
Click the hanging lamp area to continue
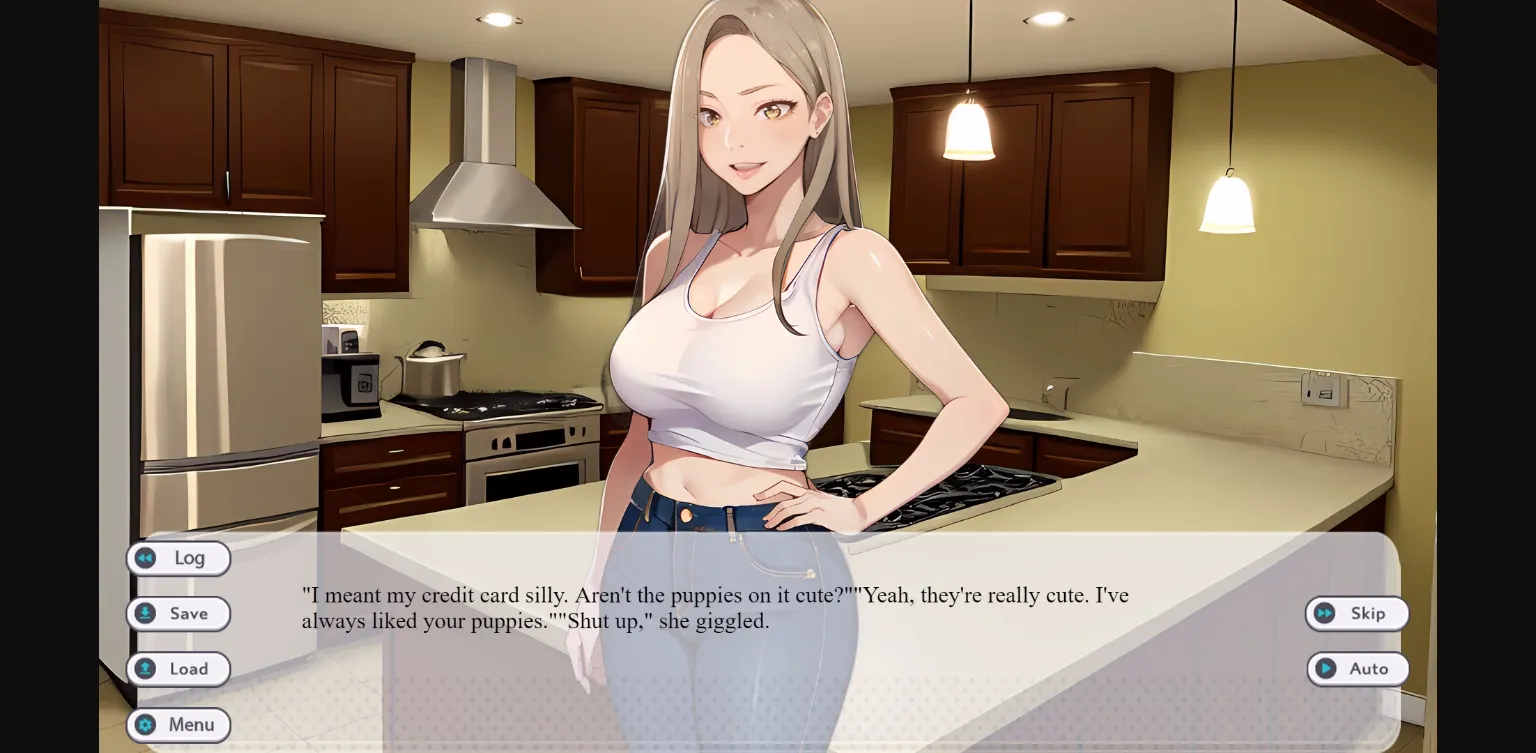pos(966,130)
